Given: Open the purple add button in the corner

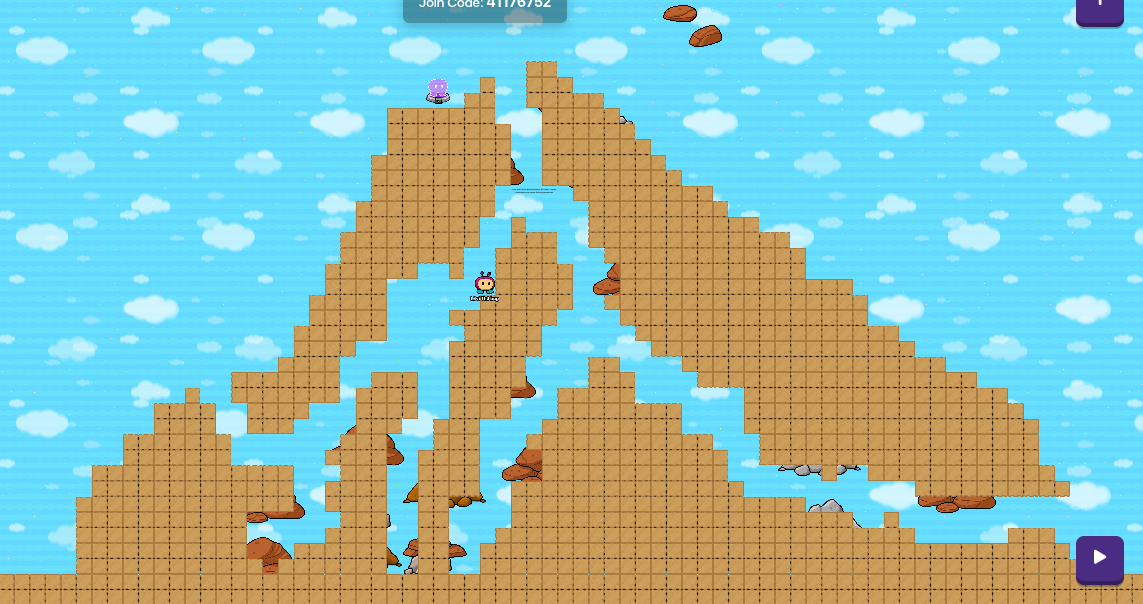Looking at the screenshot, I should coord(1099,9).
